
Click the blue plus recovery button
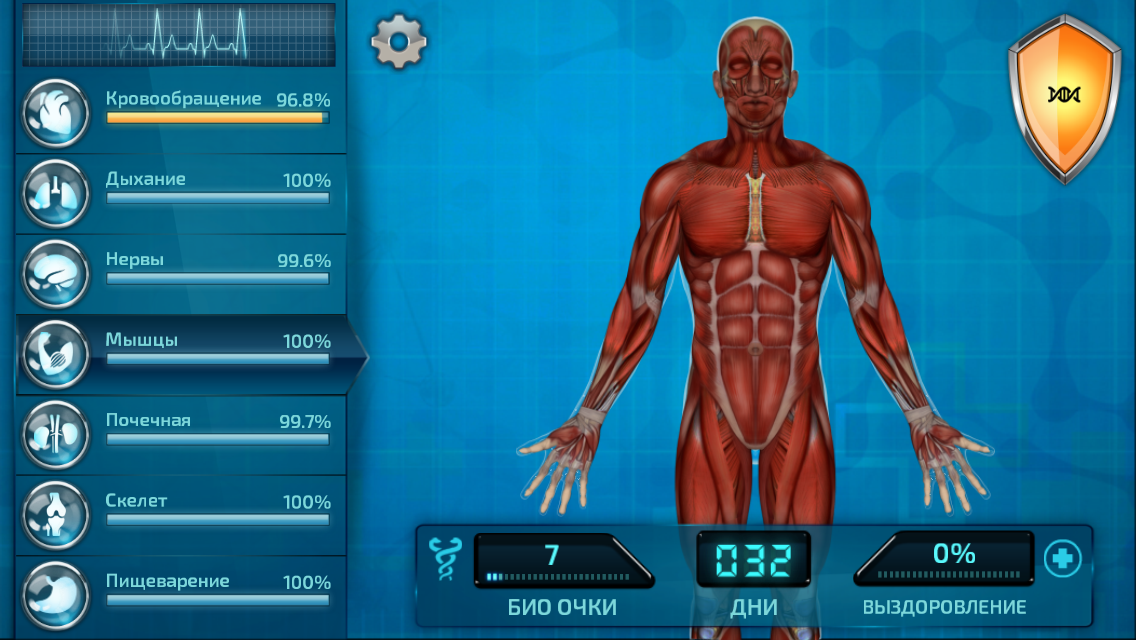click(x=1062, y=559)
